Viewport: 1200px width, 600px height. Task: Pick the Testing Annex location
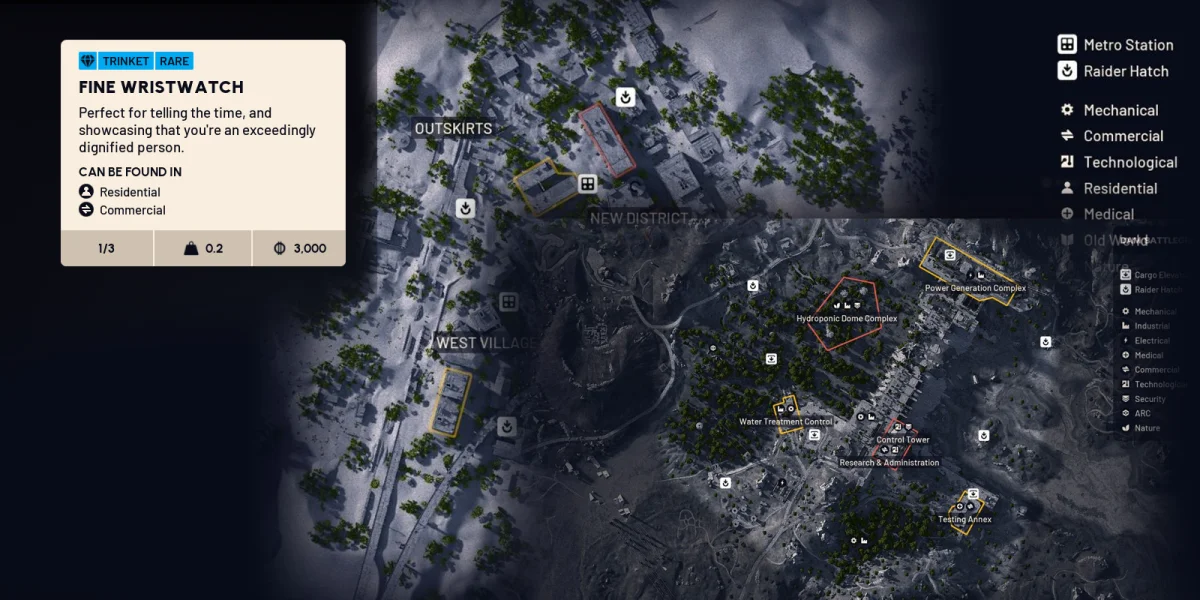pos(964,519)
